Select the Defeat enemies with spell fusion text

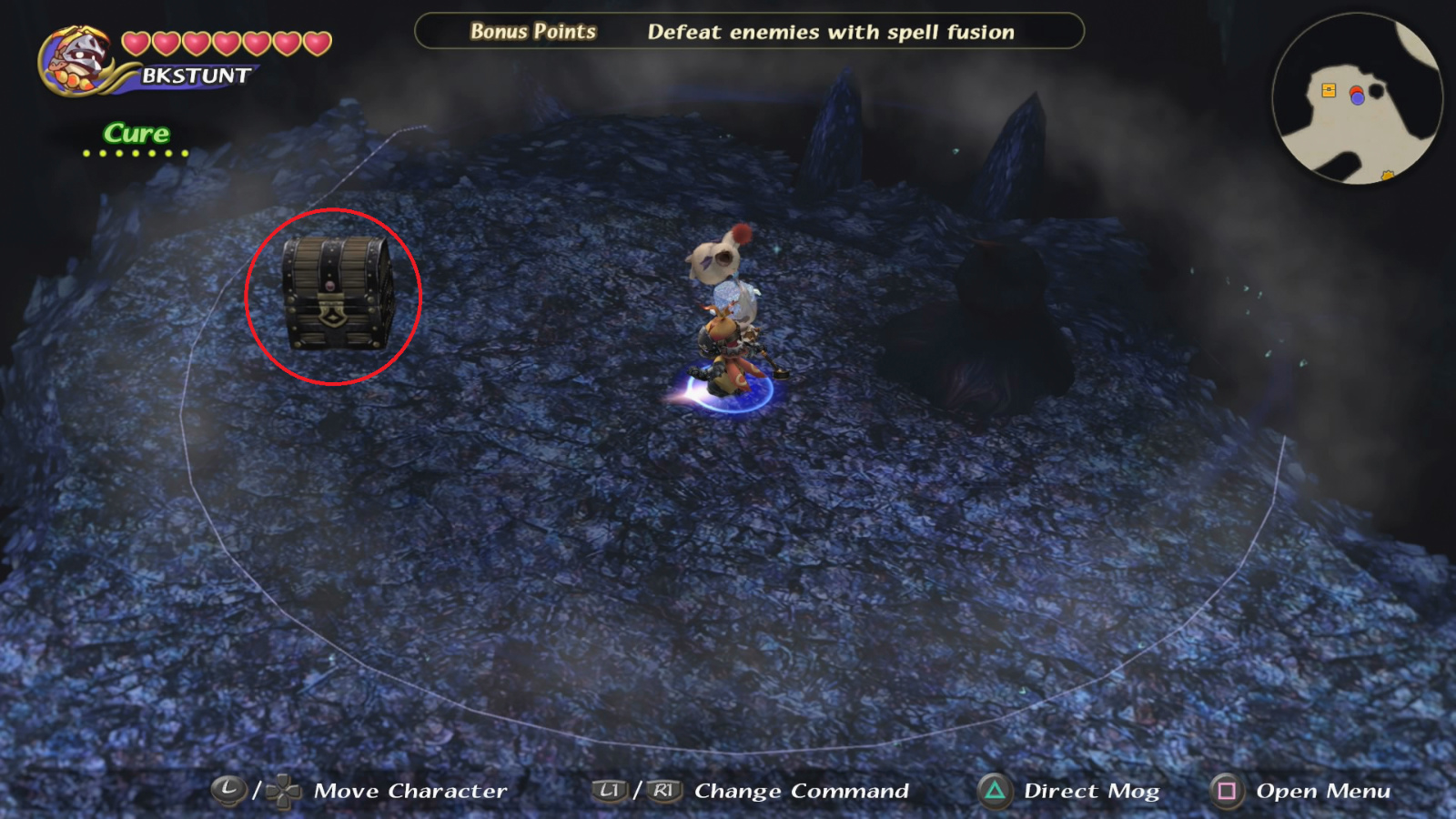point(830,32)
